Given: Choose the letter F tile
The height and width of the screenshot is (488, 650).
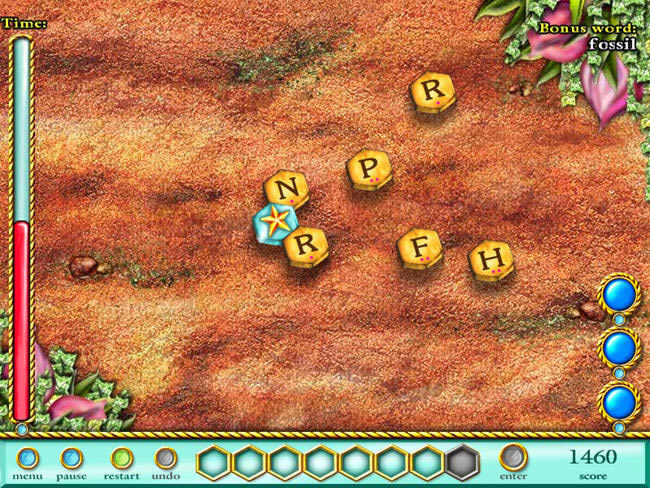Looking at the screenshot, I should (420, 248).
